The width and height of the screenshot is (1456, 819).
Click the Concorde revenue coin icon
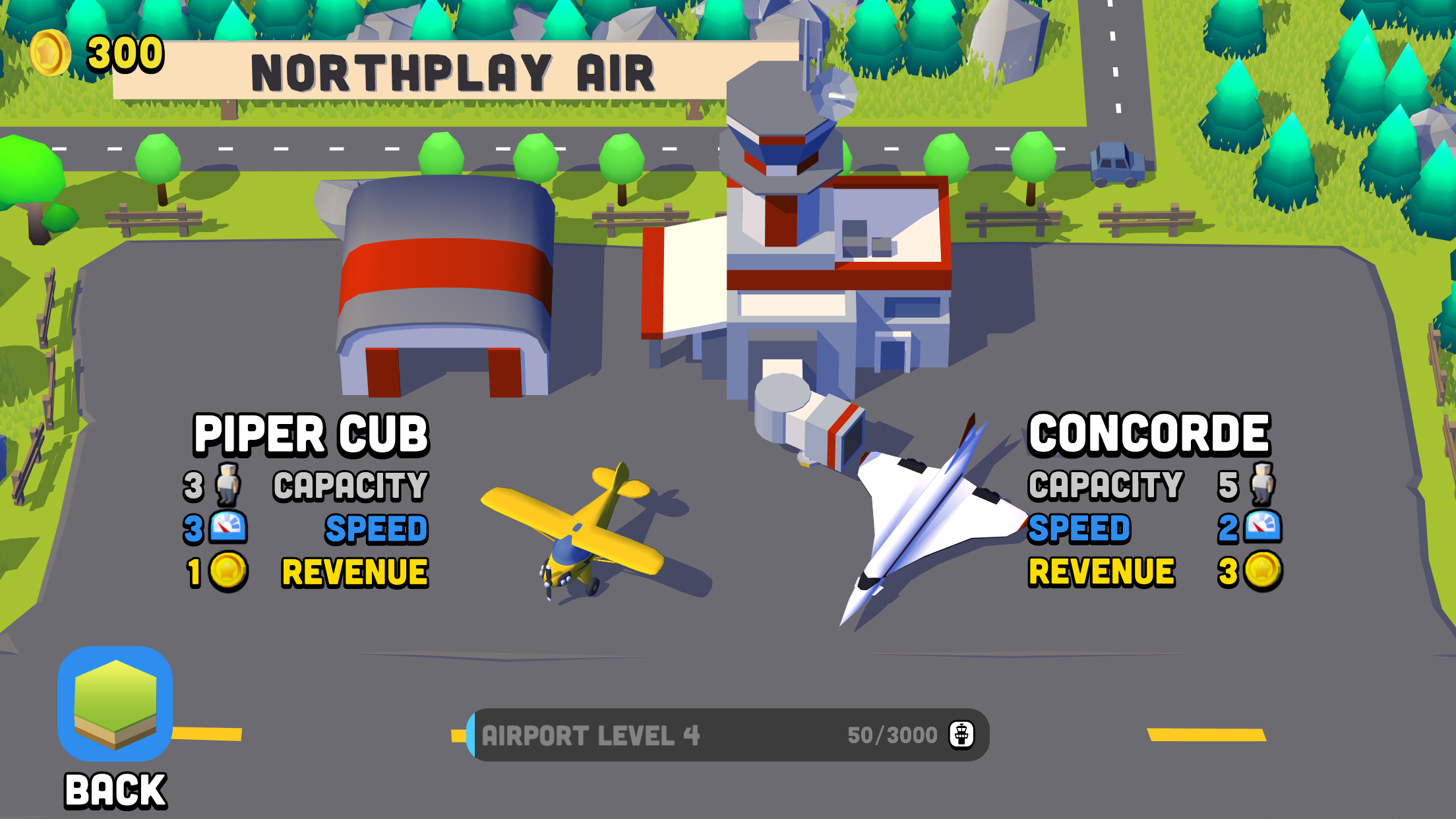click(x=1263, y=571)
